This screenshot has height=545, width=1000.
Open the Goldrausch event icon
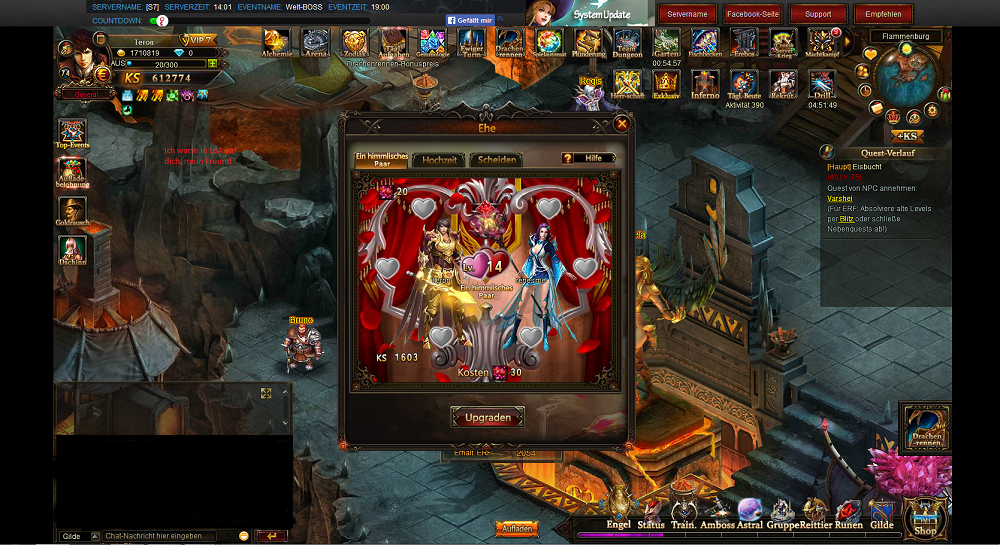(x=72, y=213)
